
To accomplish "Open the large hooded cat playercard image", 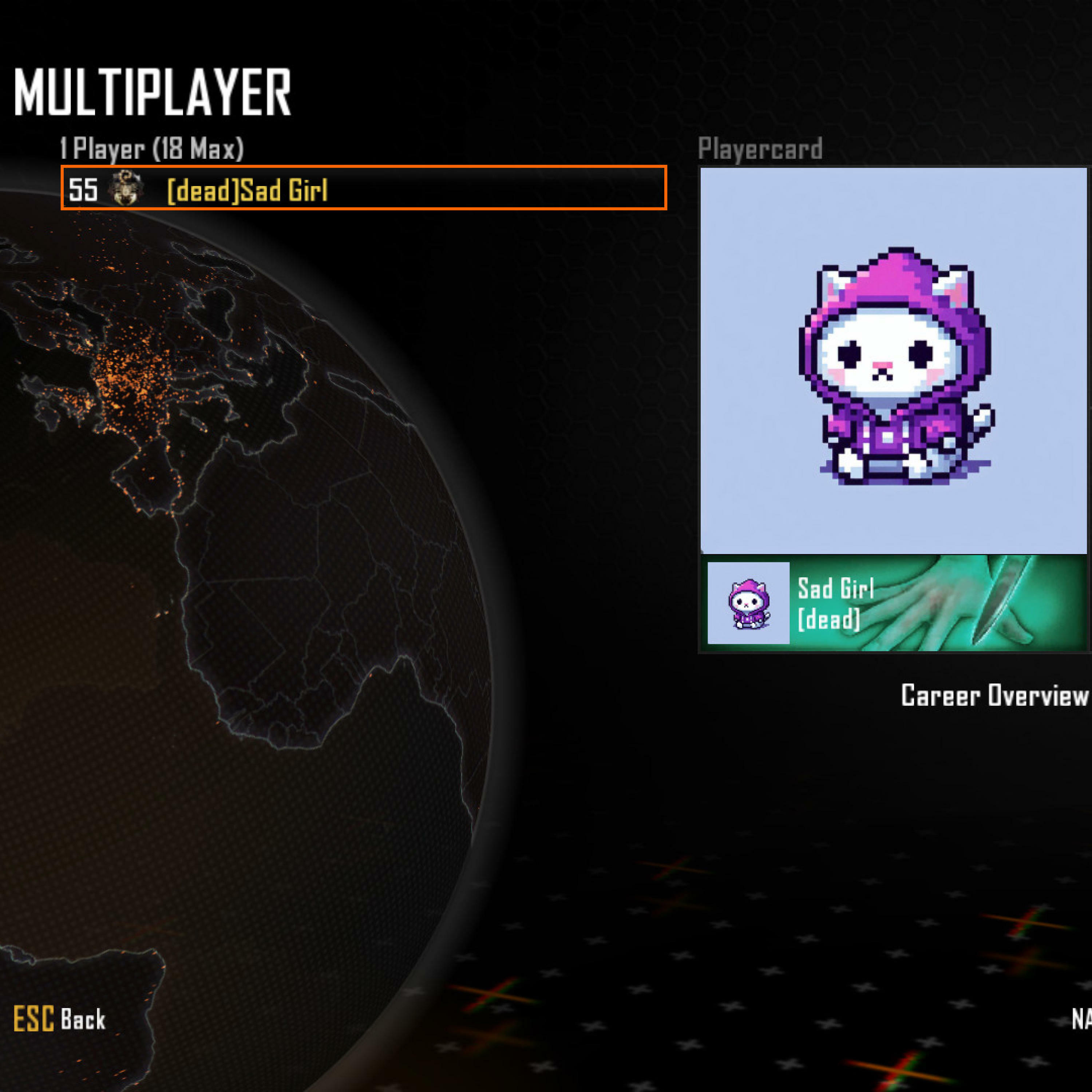I will click(893, 361).
